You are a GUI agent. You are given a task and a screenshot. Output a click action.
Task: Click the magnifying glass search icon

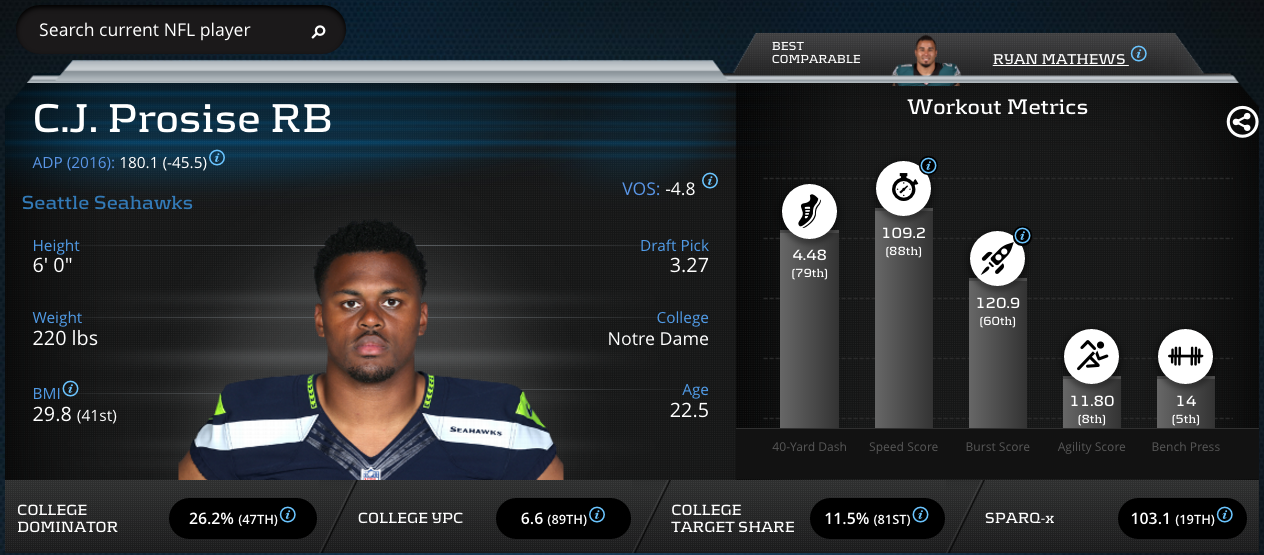(319, 32)
